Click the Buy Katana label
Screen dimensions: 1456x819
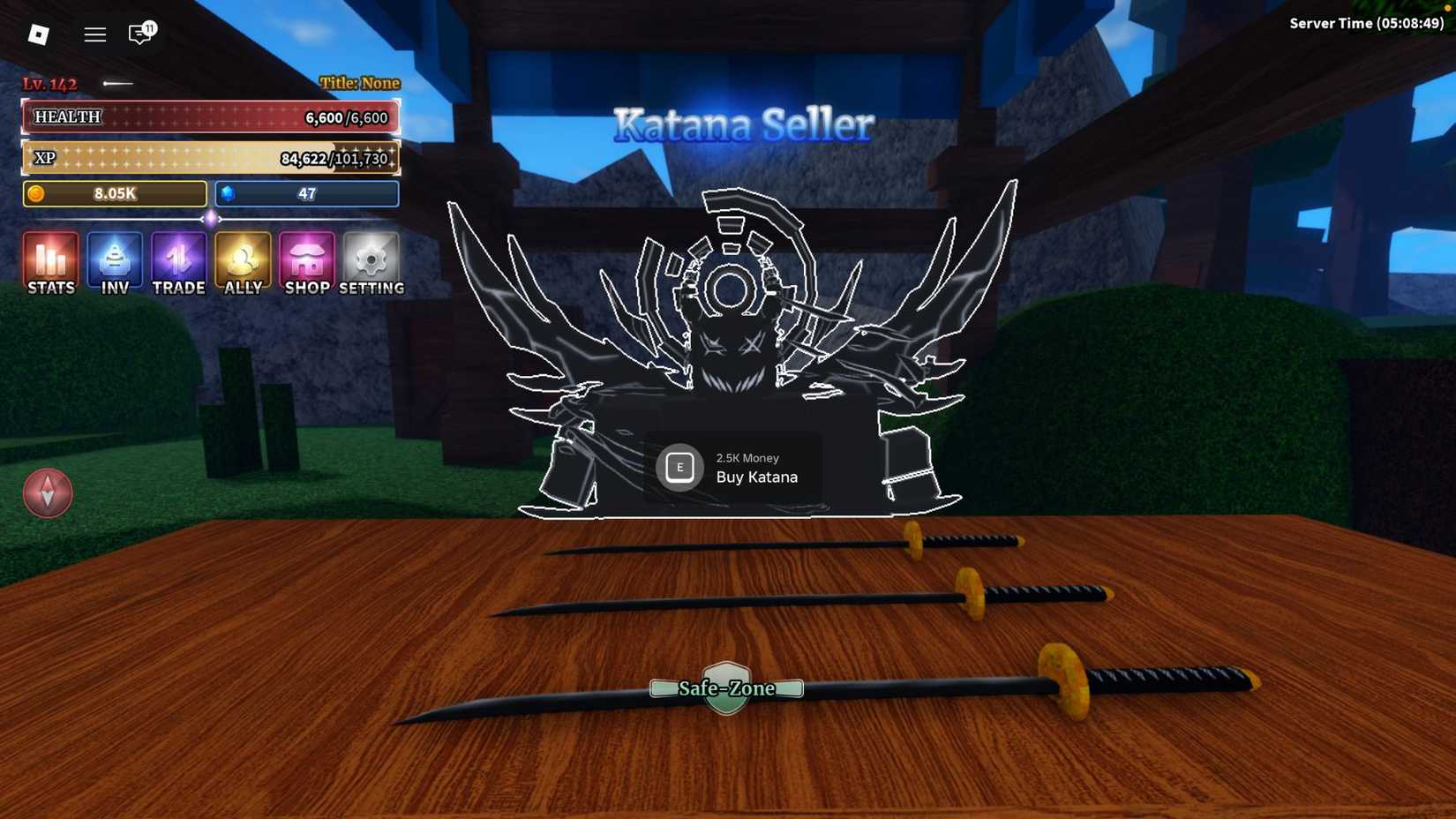coord(757,477)
